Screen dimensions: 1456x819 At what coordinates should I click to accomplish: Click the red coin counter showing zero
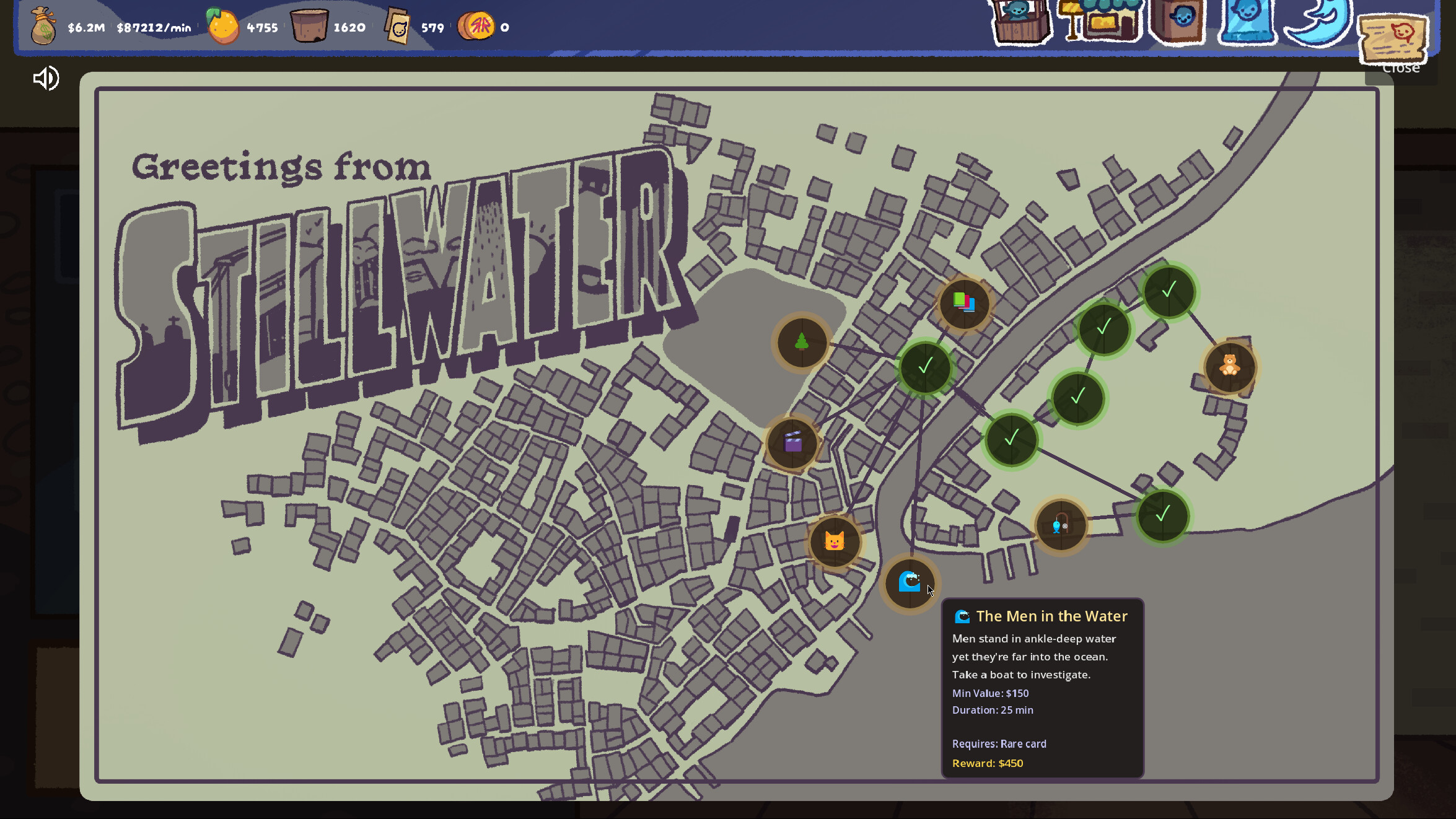(x=476, y=26)
